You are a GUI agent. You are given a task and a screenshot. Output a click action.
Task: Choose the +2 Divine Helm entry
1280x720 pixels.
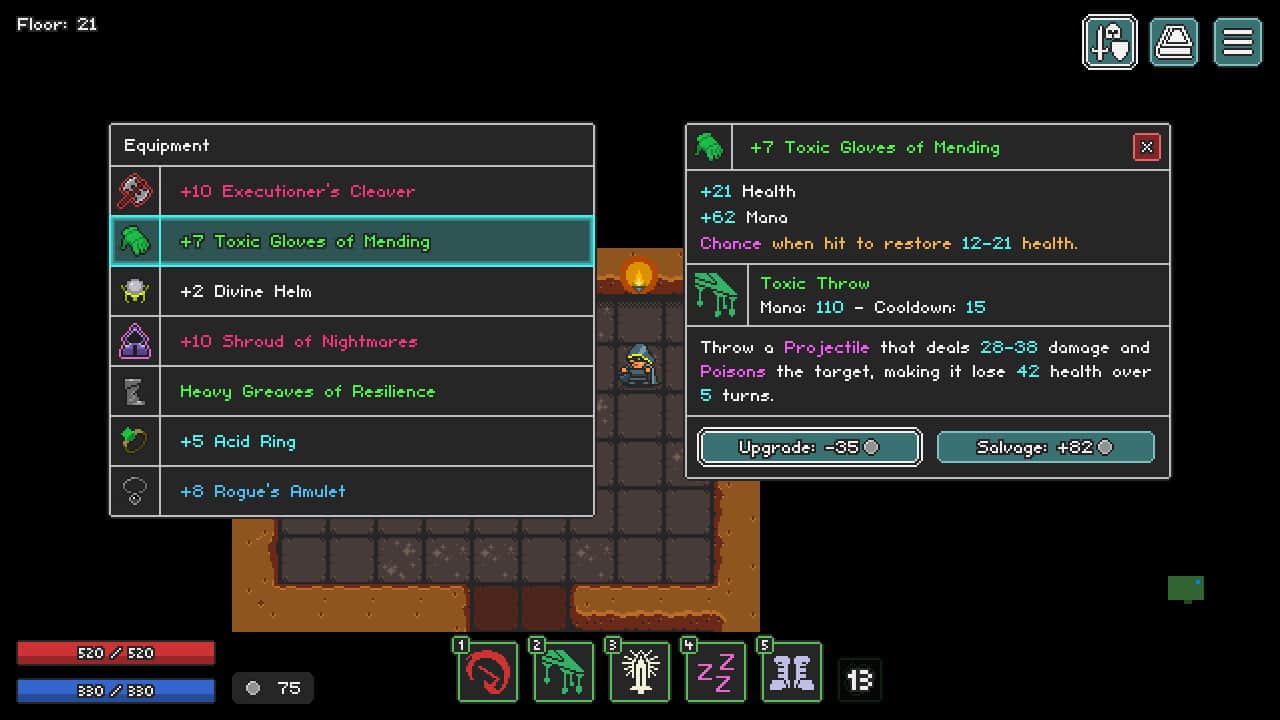coord(352,291)
